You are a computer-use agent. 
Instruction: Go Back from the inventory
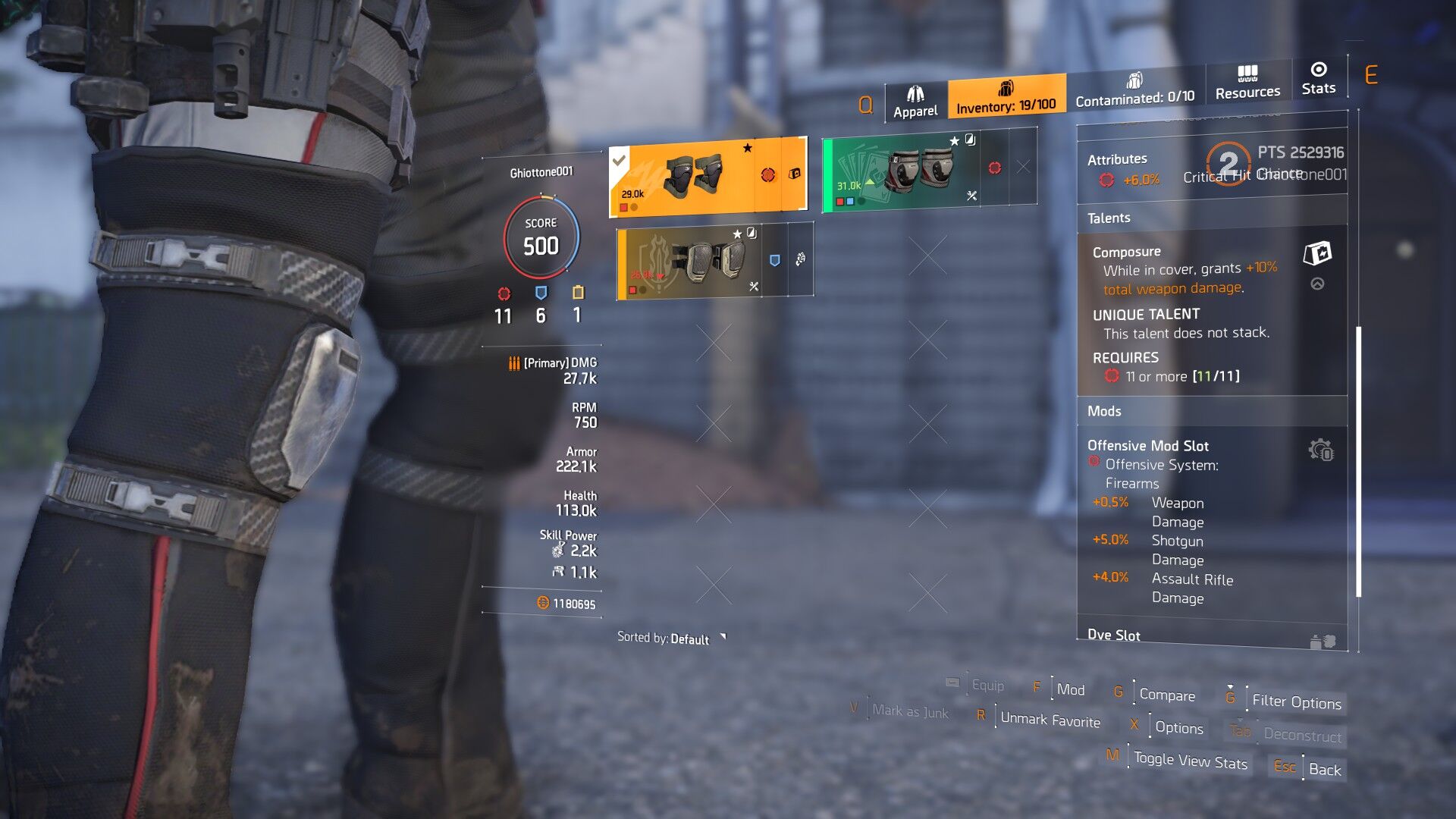click(1324, 769)
